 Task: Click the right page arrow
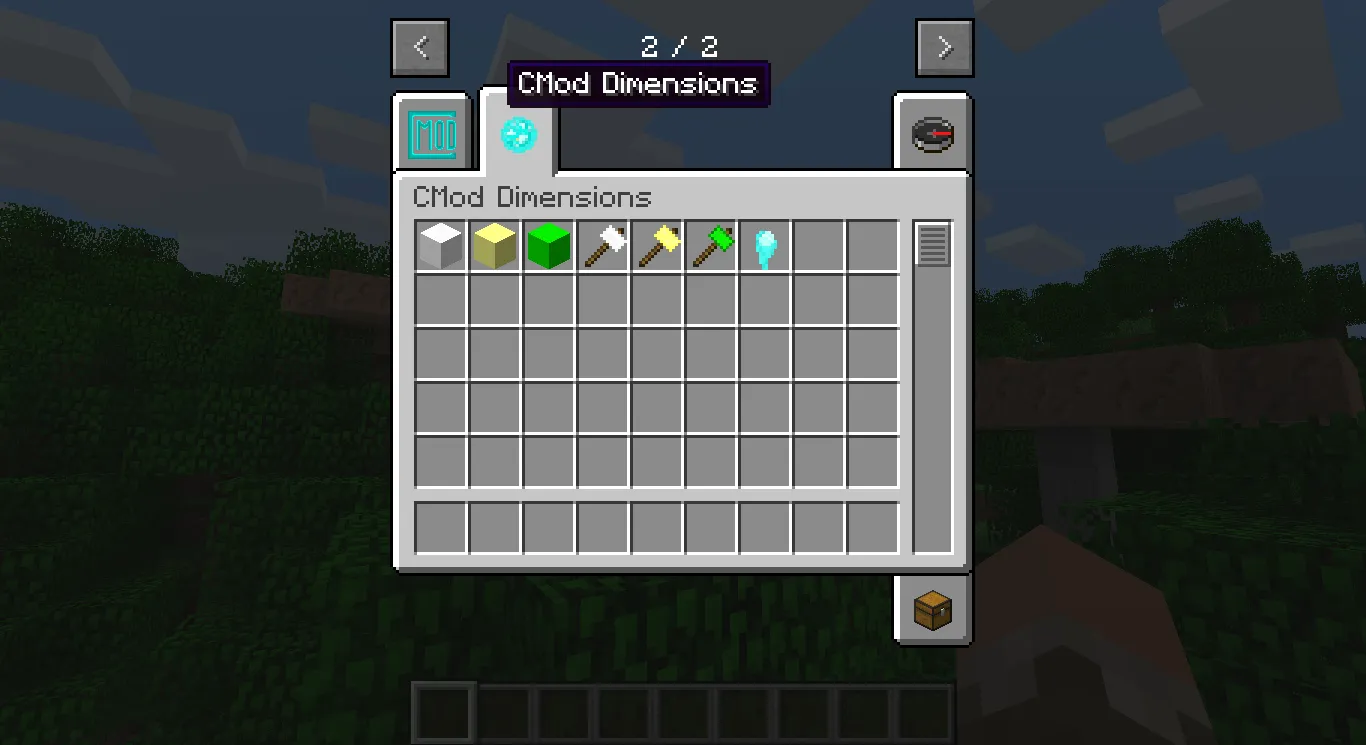tap(943, 47)
